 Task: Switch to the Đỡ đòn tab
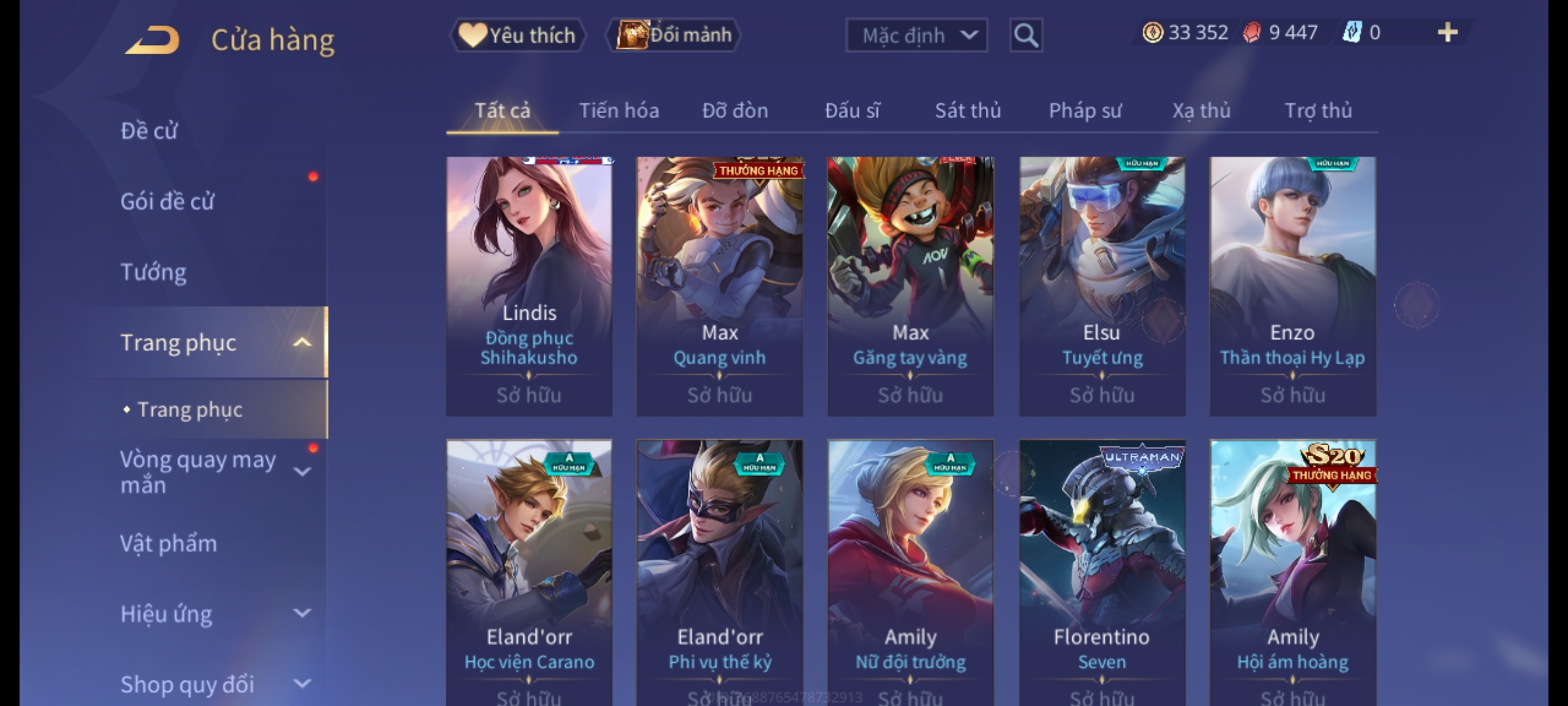(735, 111)
